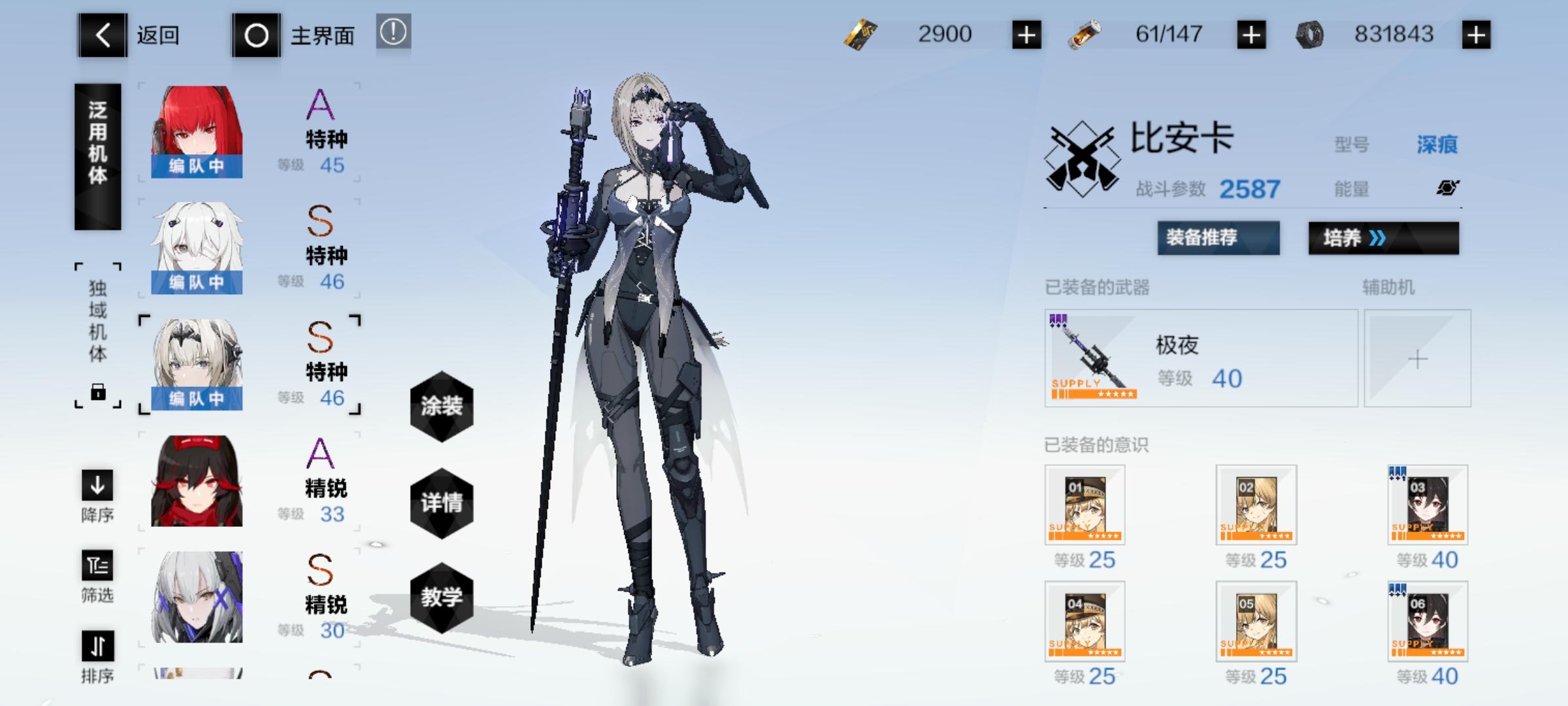Click the back arrow 返回 icon
Image resolution: width=1568 pixels, height=706 pixels.
tap(101, 36)
